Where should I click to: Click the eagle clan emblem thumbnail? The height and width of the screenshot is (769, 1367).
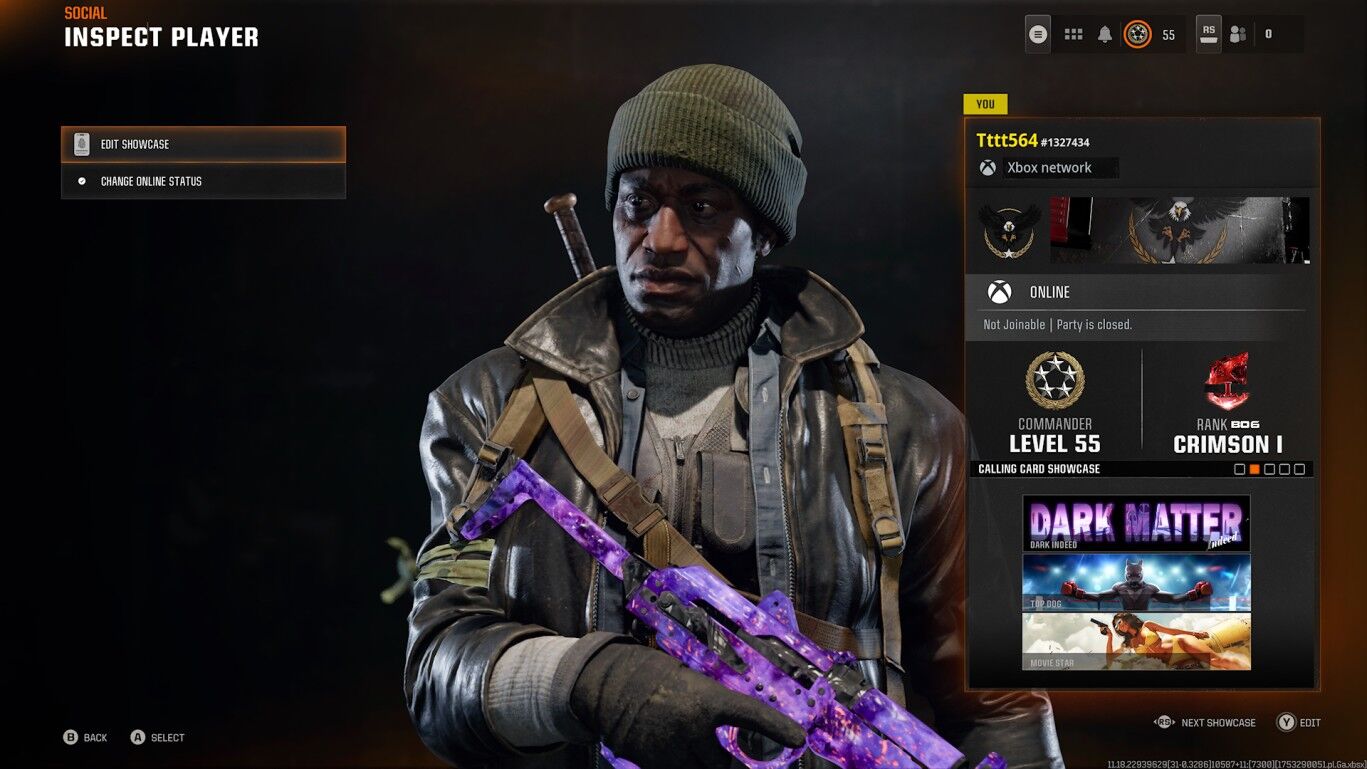1009,230
